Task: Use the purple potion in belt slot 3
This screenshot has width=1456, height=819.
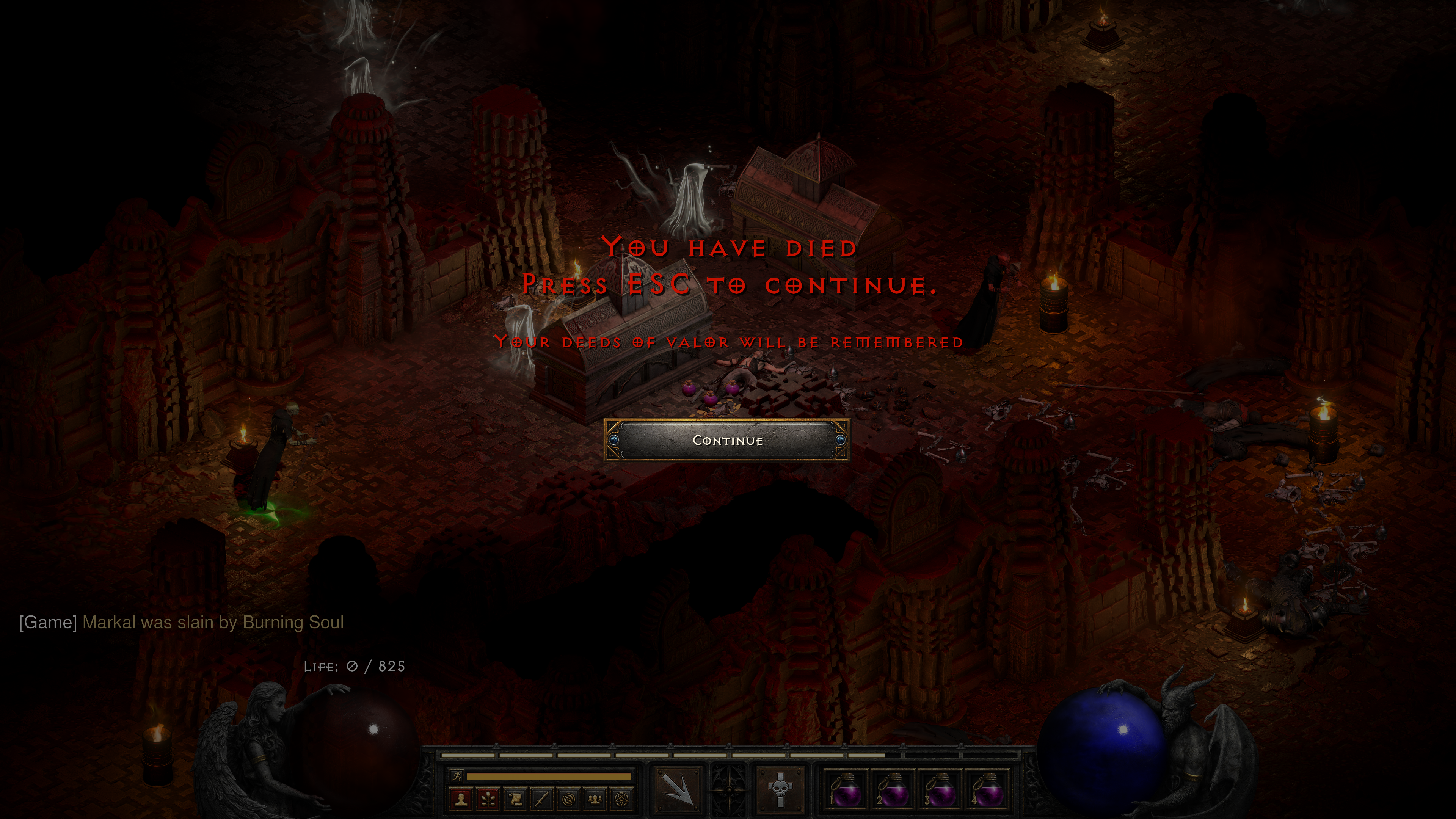Action: point(941,789)
